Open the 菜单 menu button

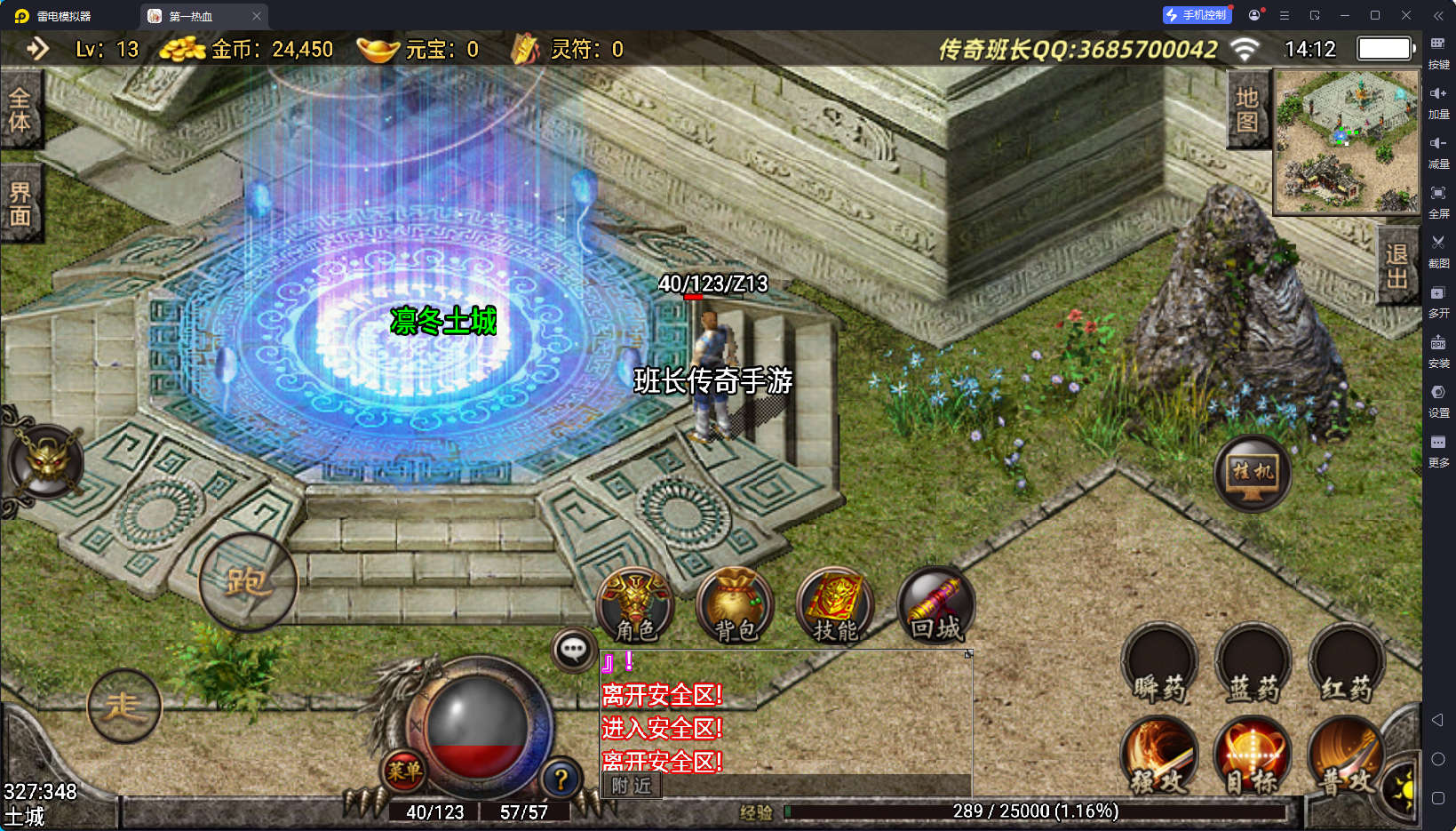coord(404,771)
